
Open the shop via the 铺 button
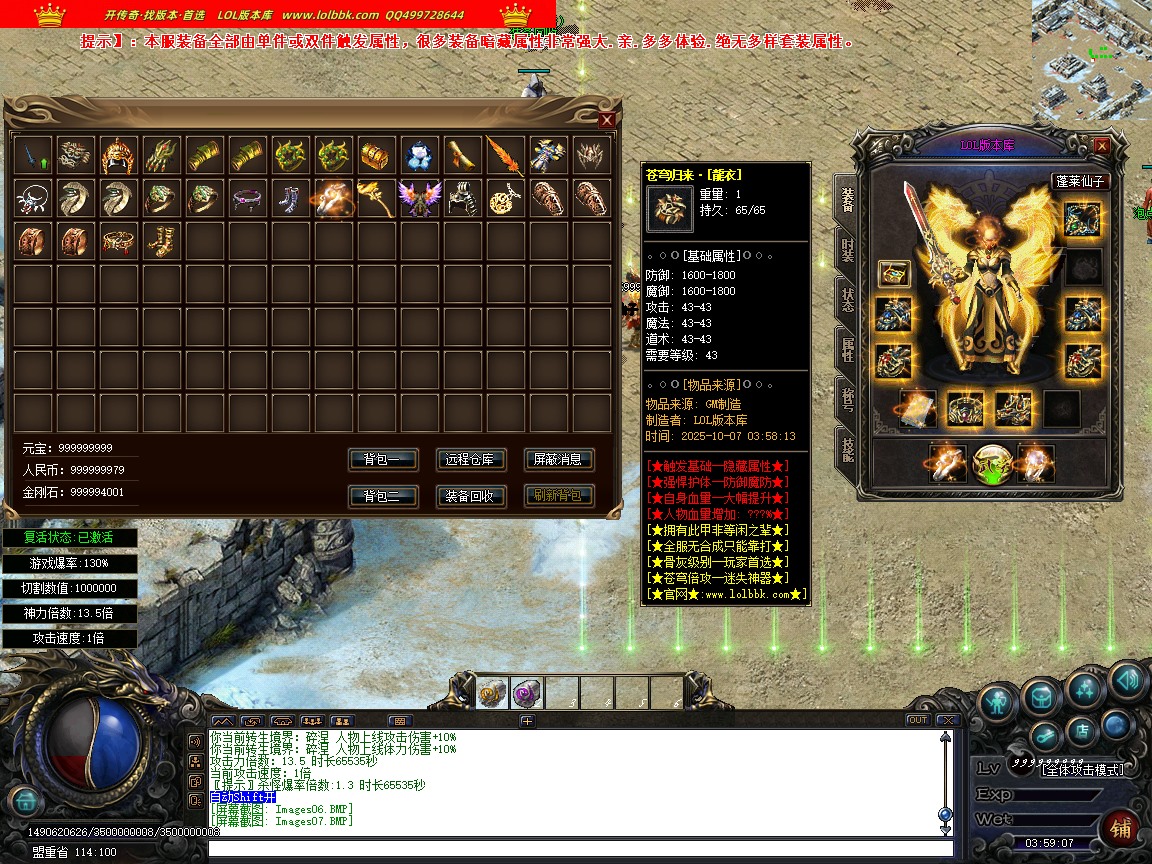pos(1121,828)
